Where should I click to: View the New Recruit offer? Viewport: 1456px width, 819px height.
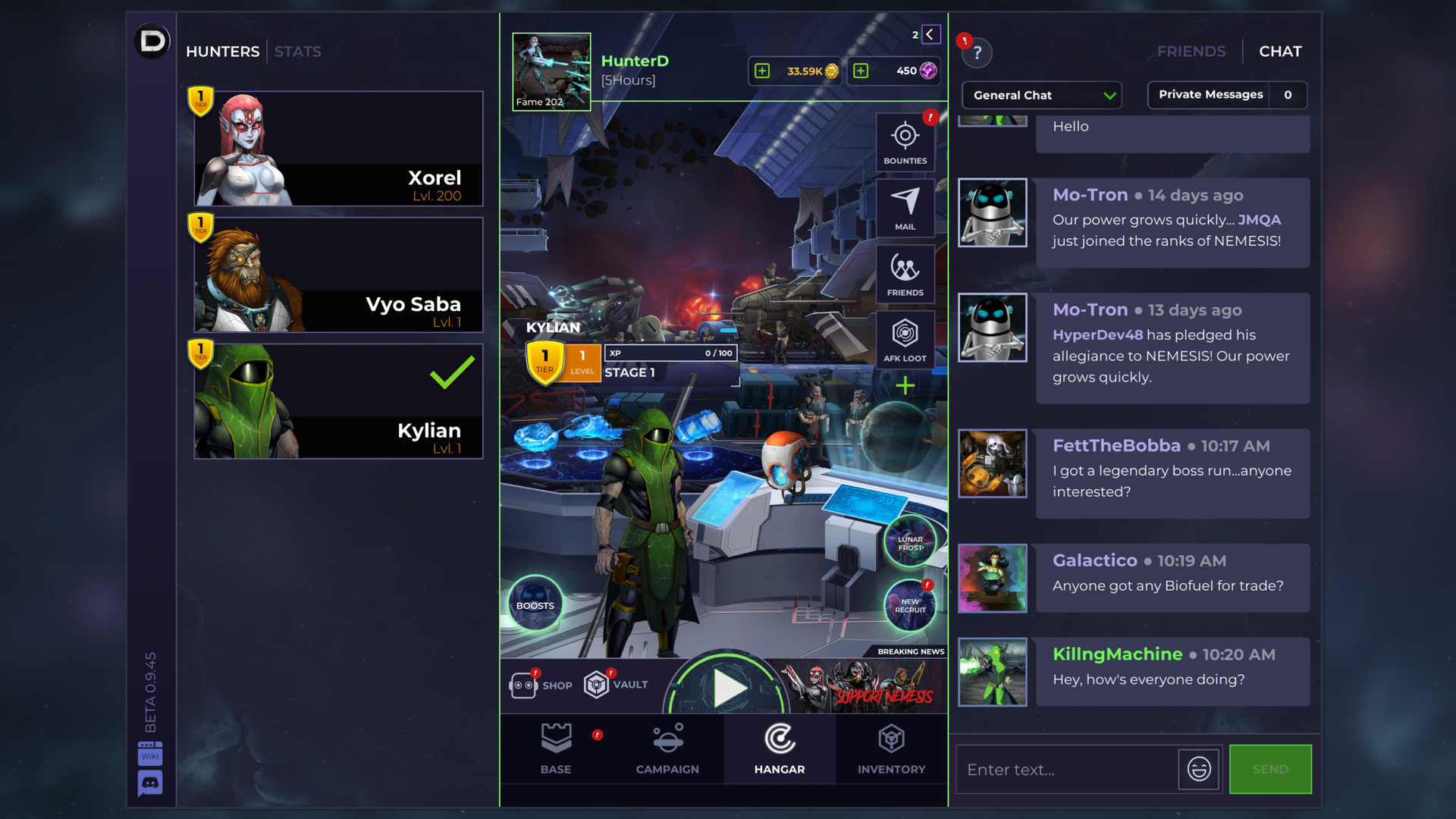(909, 605)
